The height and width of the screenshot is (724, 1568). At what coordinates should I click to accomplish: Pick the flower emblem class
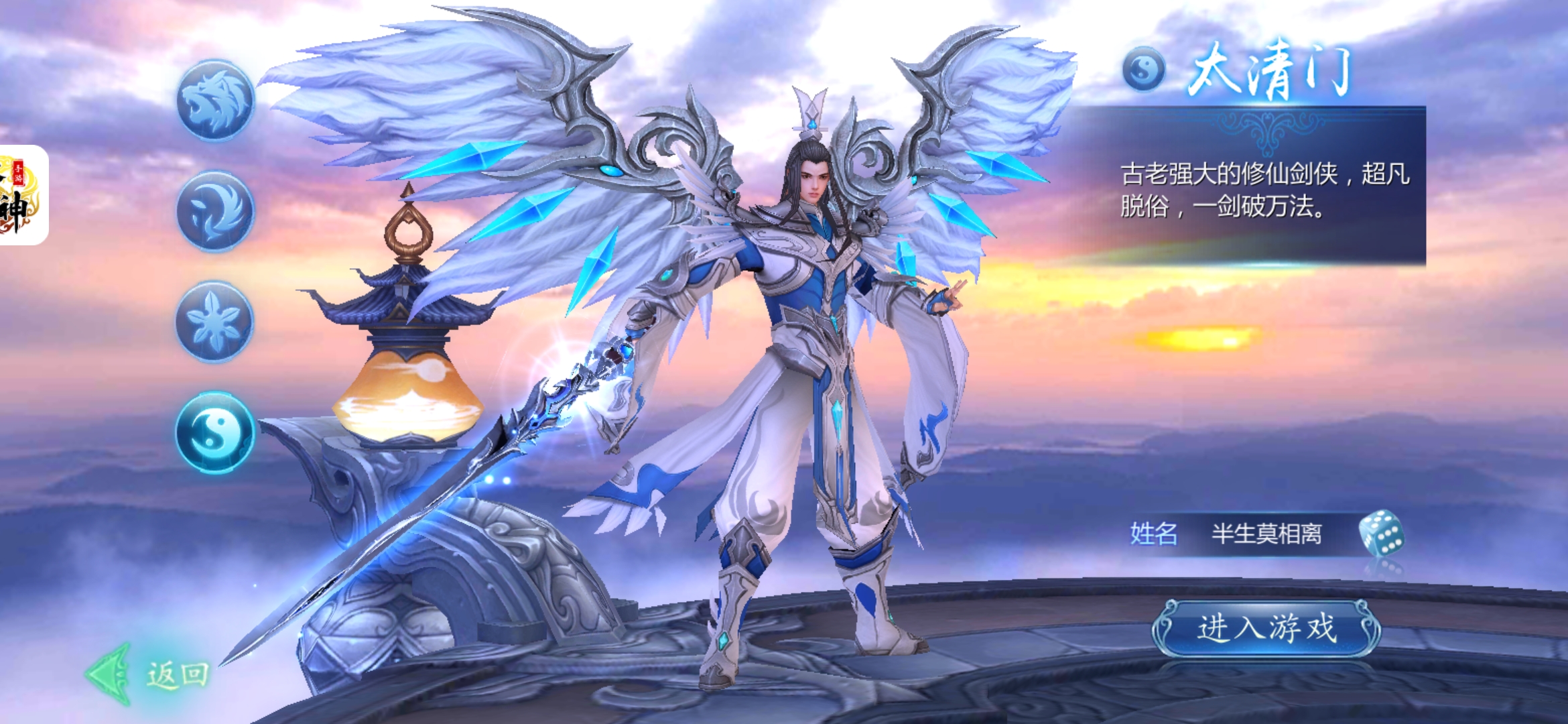point(214,322)
